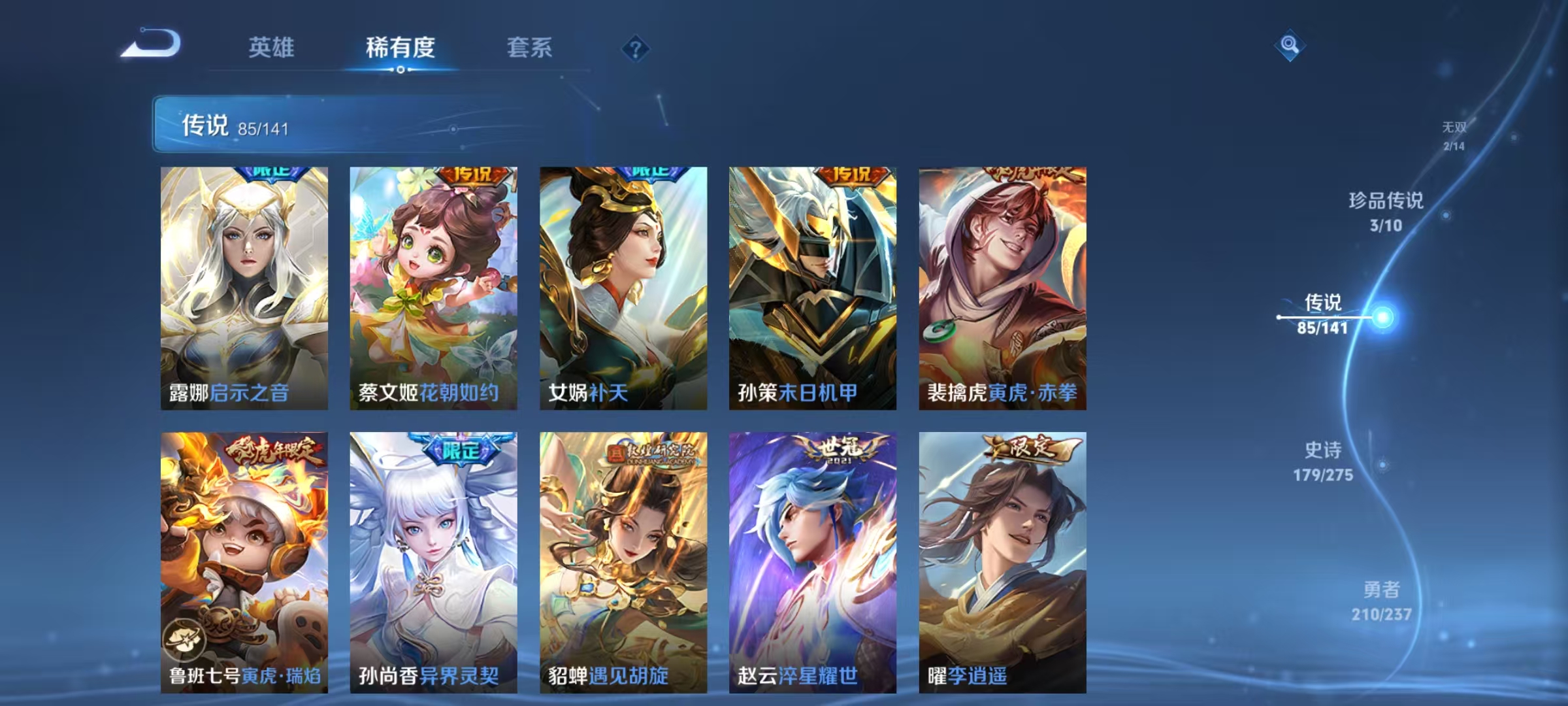The height and width of the screenshot is (706, 1568).
Task: Click the 传说 banner on 蔡文姬's card
Action: click(472, 175)
